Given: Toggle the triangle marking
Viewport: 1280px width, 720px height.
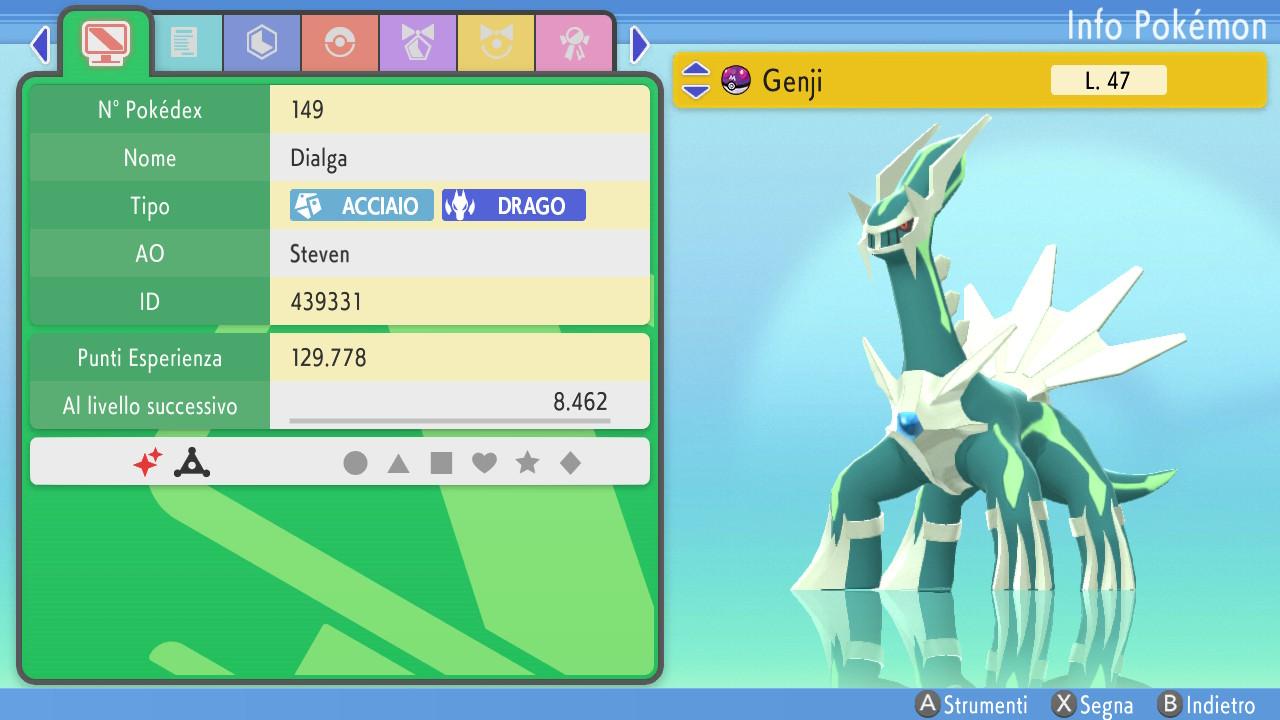Looking at the screenshot, I should [x=398, y=463].
